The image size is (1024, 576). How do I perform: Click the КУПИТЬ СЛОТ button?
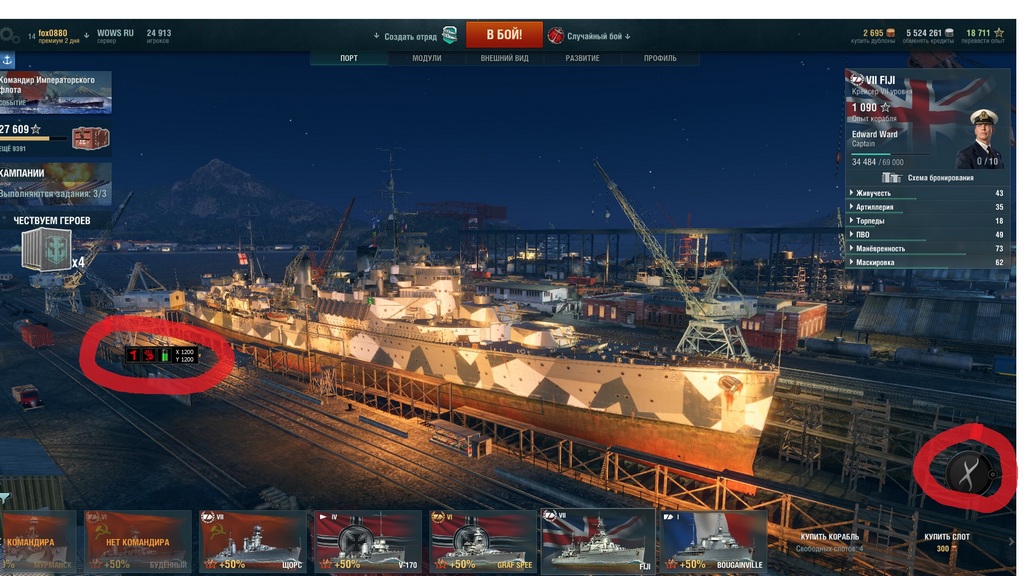pyautogui.click(x=946, y=542)
